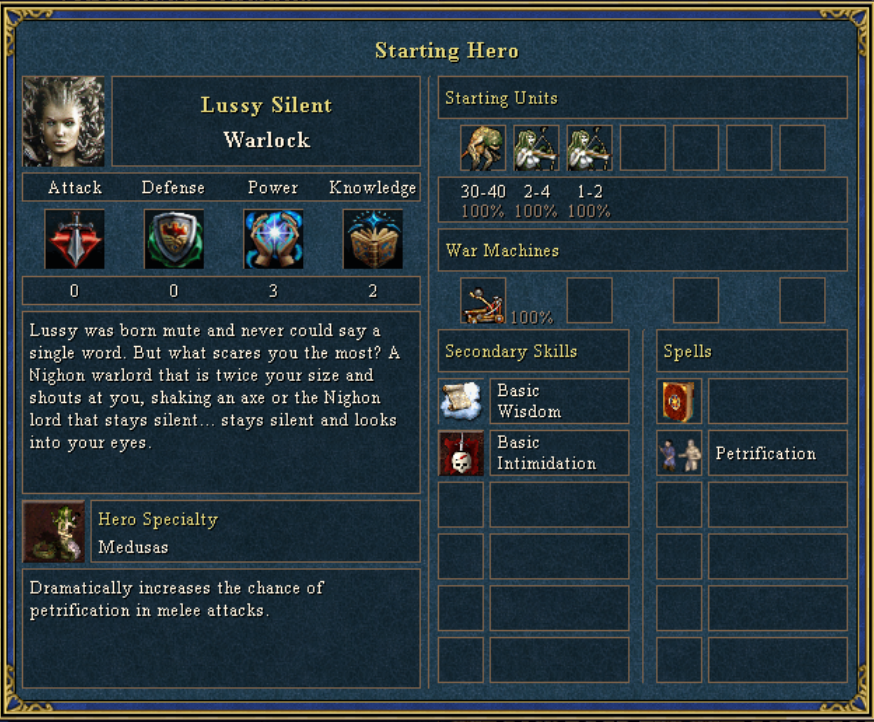
Task: Click the red spellbook icon
Action: [x=679, y=401]
